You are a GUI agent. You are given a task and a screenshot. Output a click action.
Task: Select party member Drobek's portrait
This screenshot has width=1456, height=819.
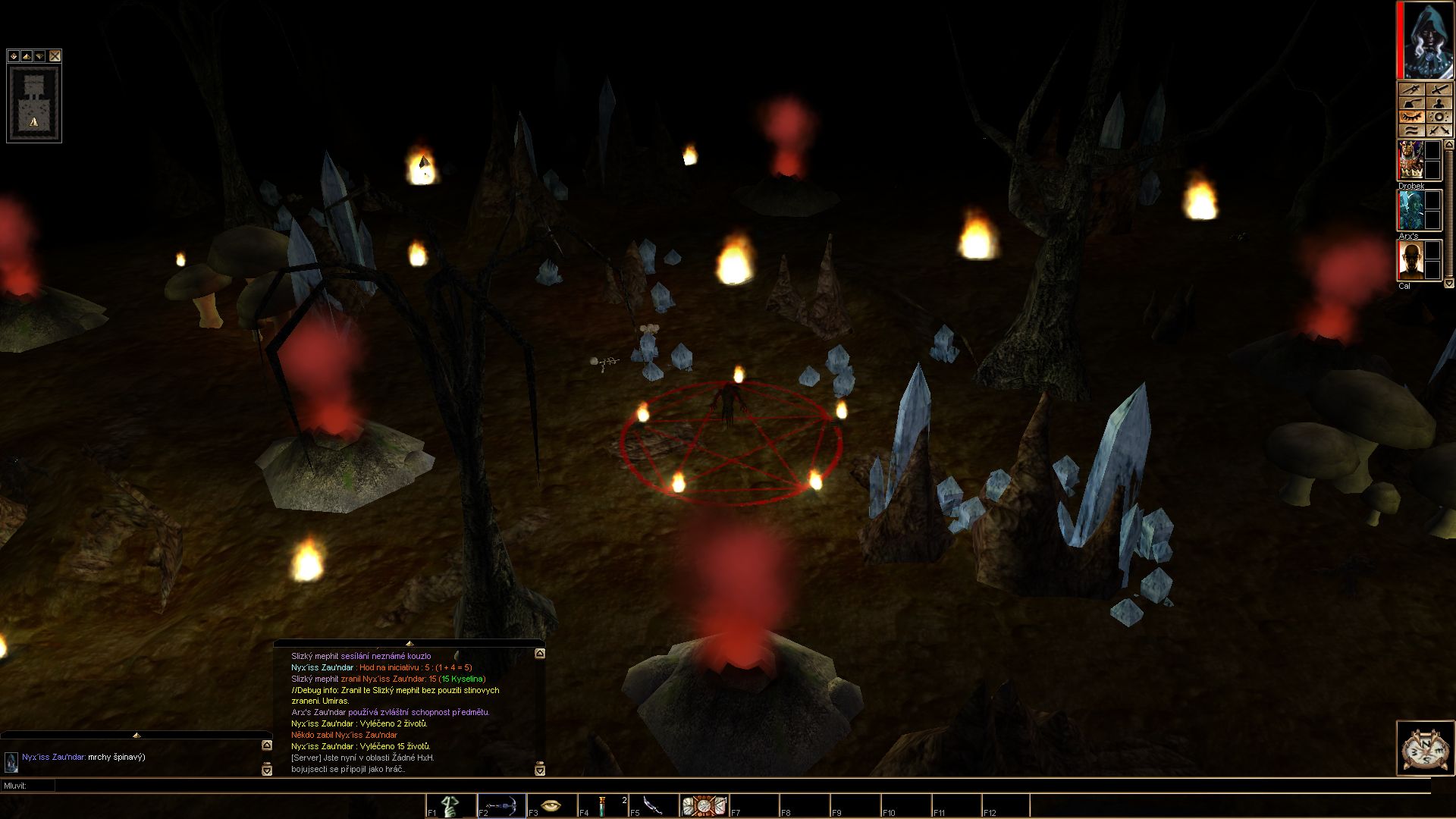[x=1410, y=161]
